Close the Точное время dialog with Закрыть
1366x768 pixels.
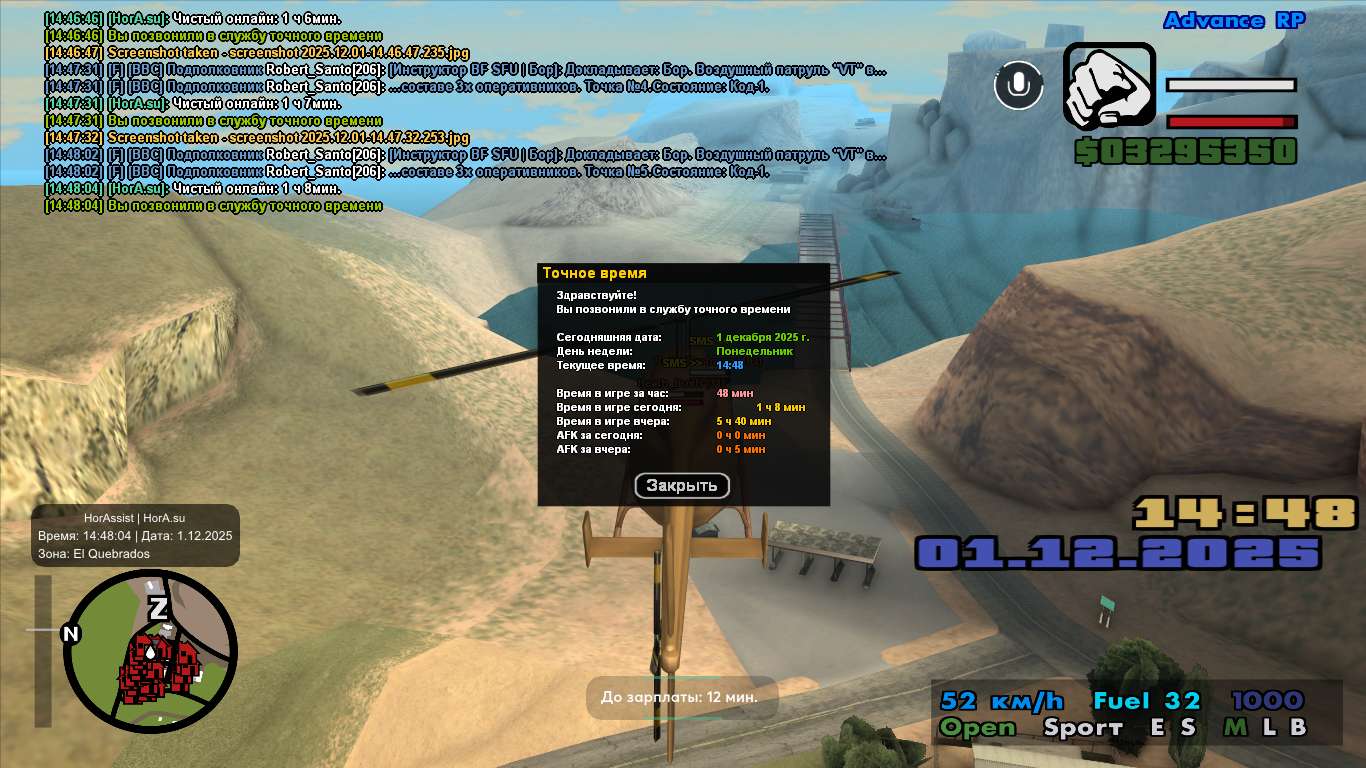[682, 486]
